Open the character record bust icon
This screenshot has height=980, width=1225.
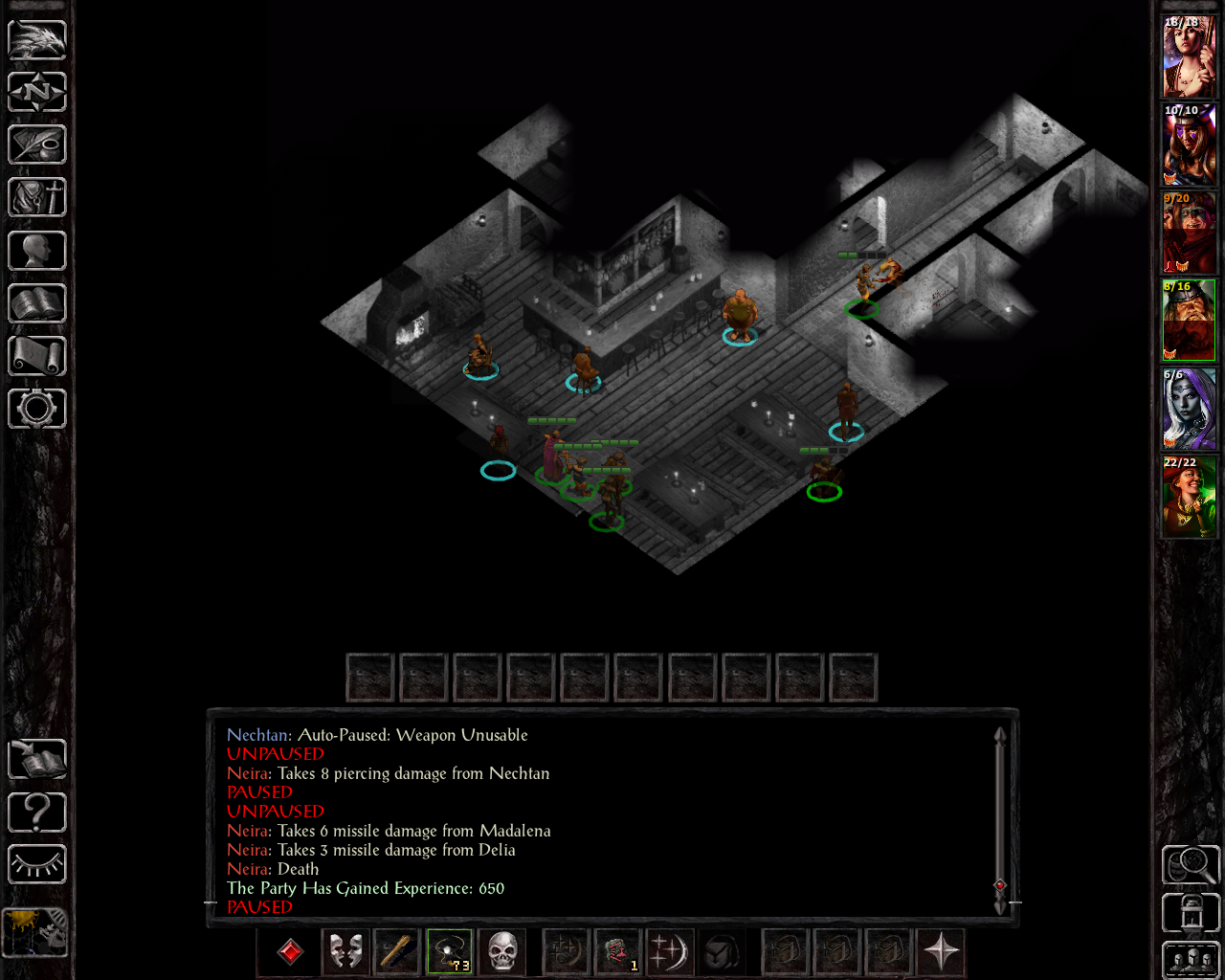pyautogui.click(x=37, y=251)
